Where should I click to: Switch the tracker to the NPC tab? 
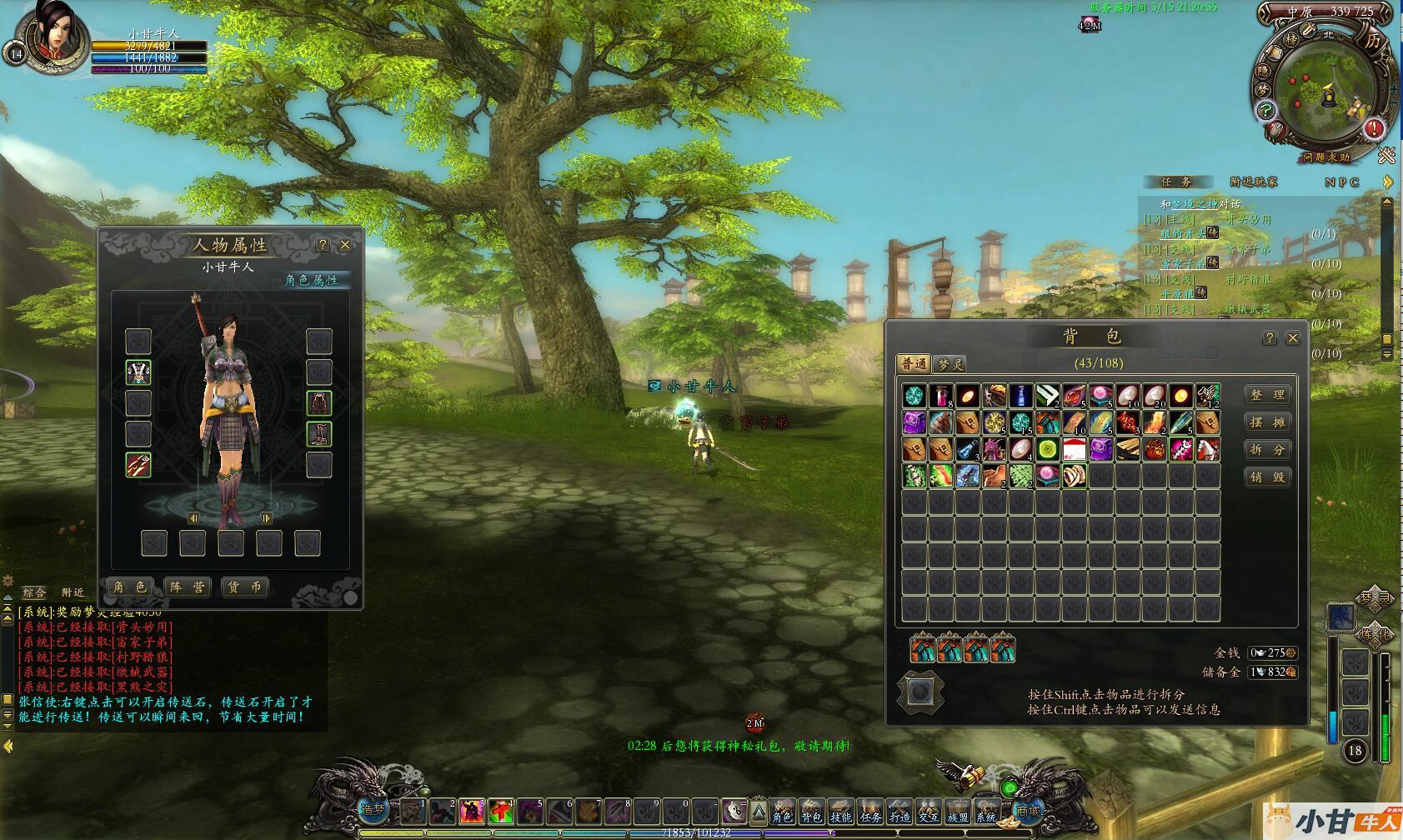click(1341, 182)
